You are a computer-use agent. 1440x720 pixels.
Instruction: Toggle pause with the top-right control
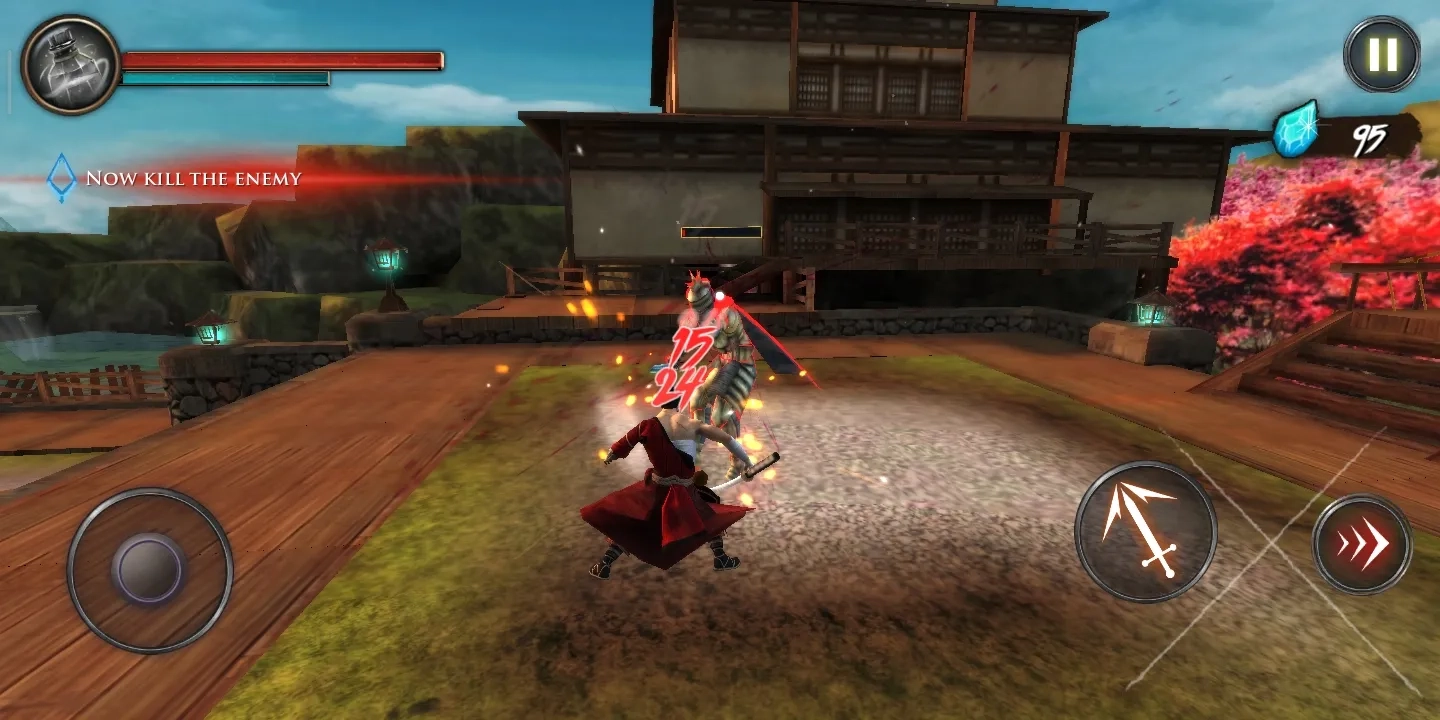coord(1380,52)
